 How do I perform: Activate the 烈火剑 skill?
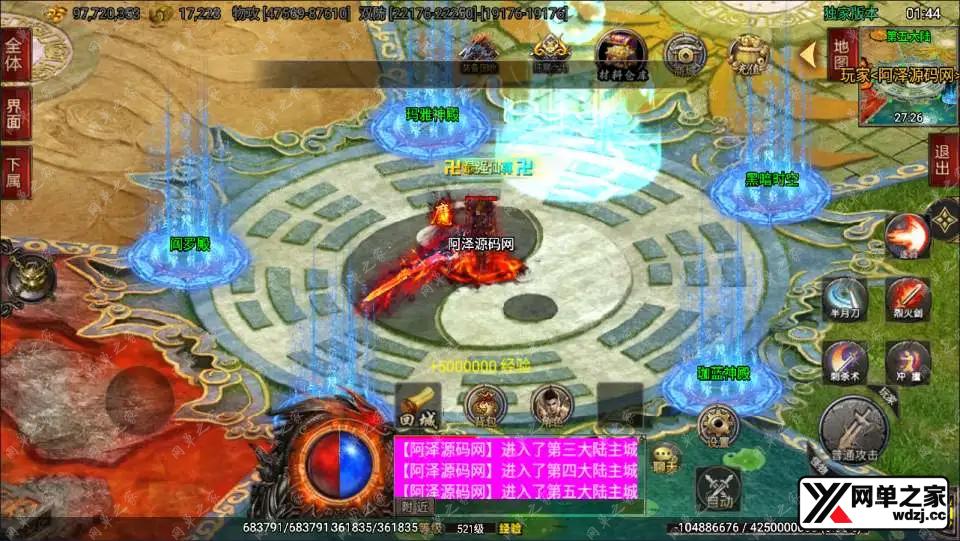(908, 298)
